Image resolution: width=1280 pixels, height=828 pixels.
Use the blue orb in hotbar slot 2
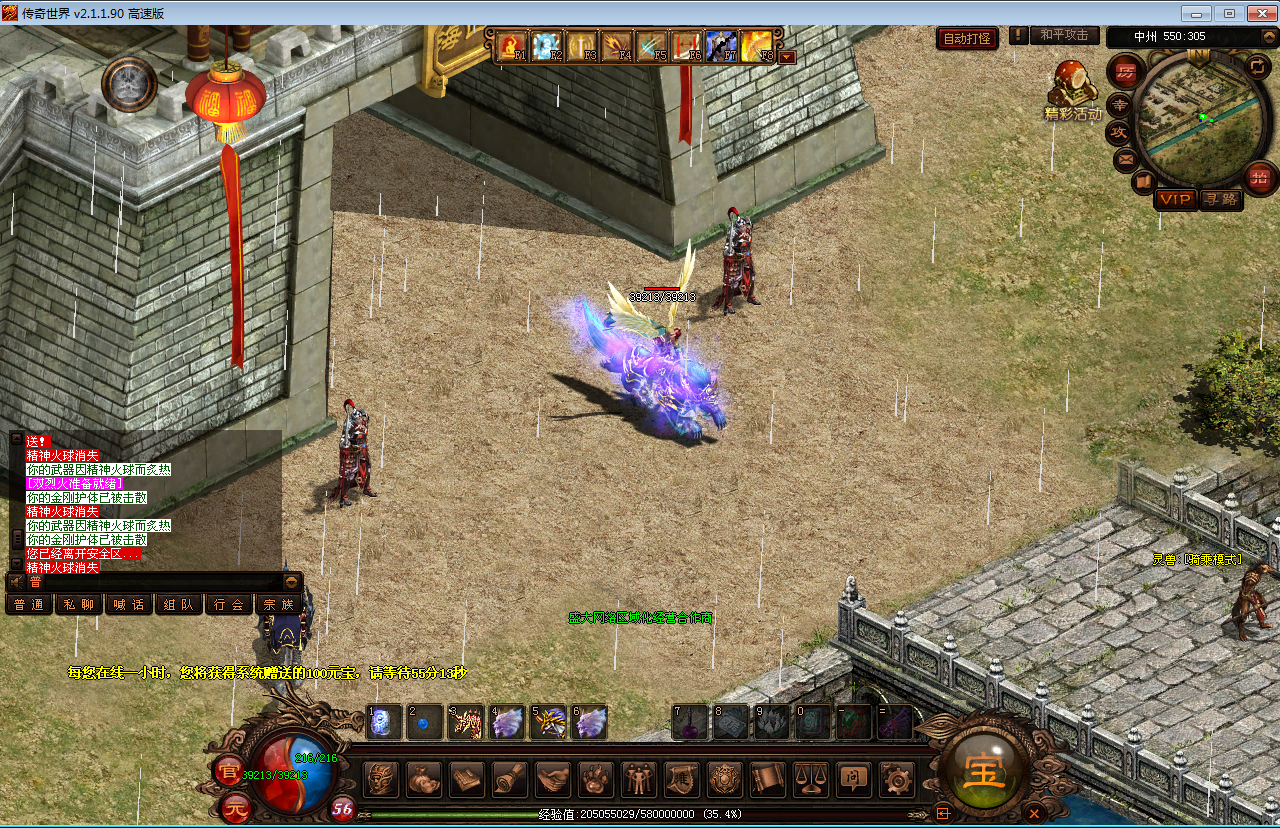point(424,722)
